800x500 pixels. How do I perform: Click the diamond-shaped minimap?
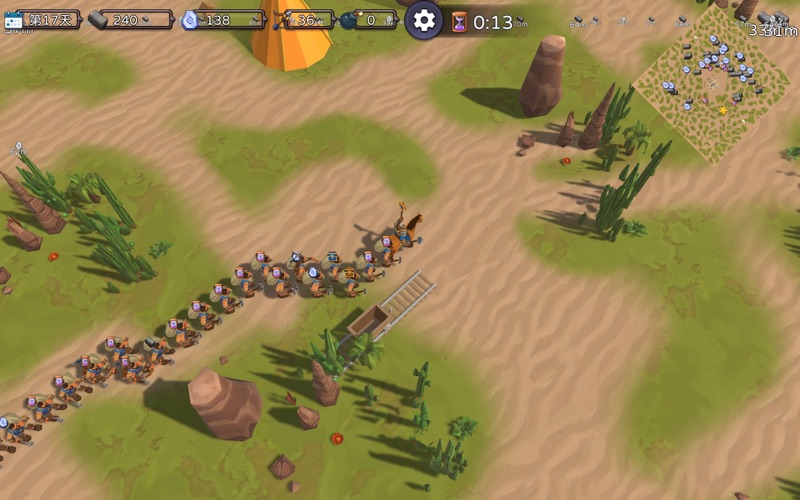tap(711, 84)
